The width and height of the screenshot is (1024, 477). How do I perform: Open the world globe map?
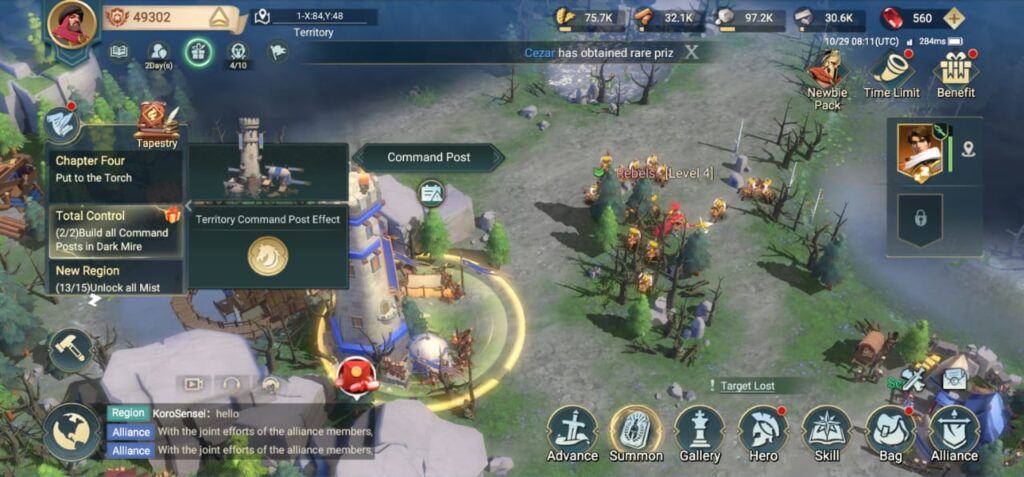(x=71, y=430)
